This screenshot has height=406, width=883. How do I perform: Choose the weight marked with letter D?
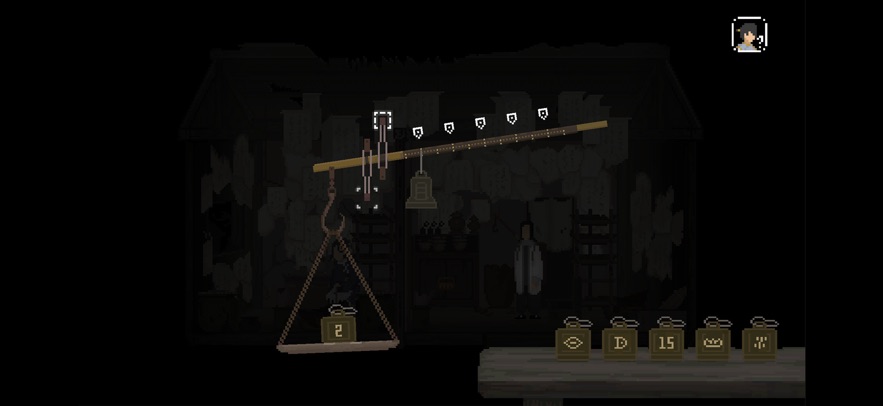click(619, 342)
